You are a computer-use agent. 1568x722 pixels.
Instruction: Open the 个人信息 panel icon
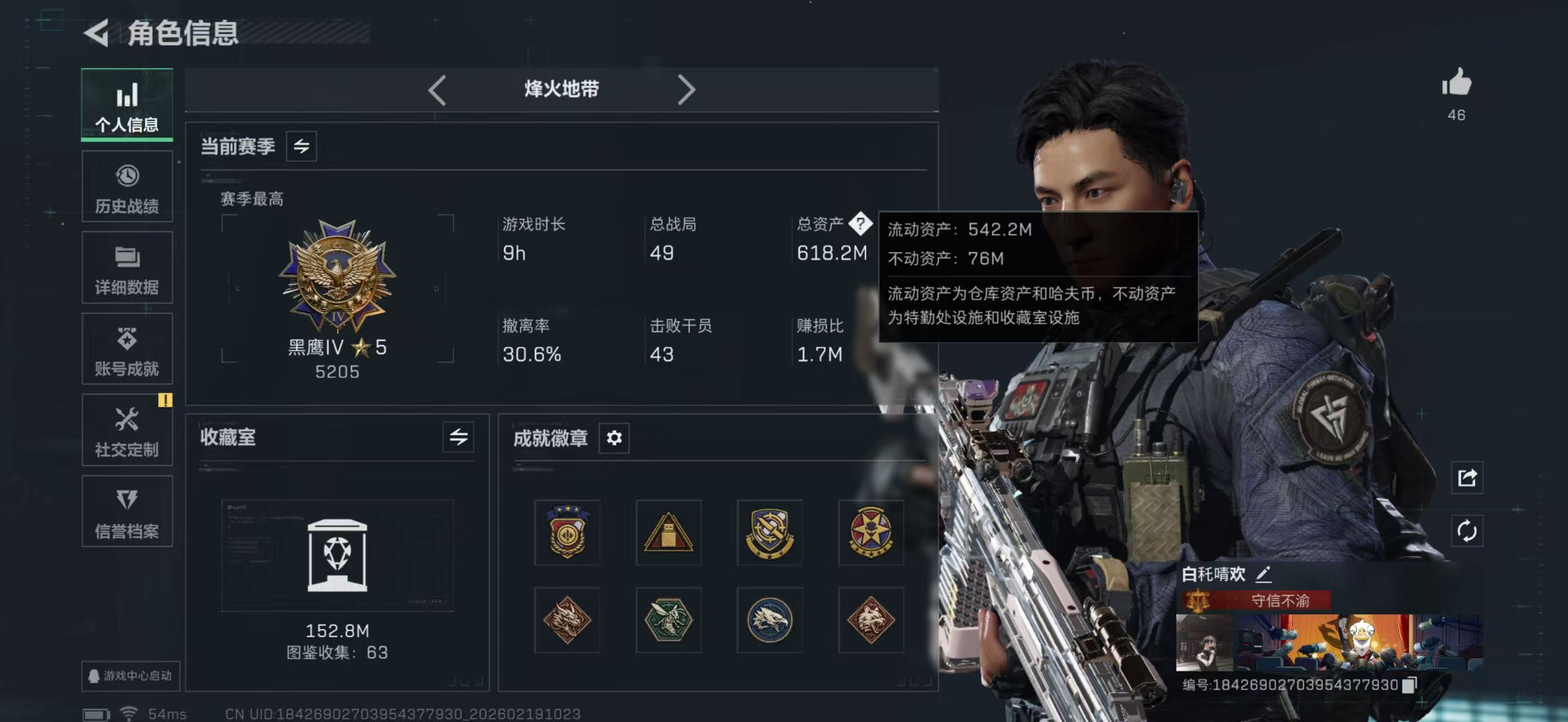(126, 105)
